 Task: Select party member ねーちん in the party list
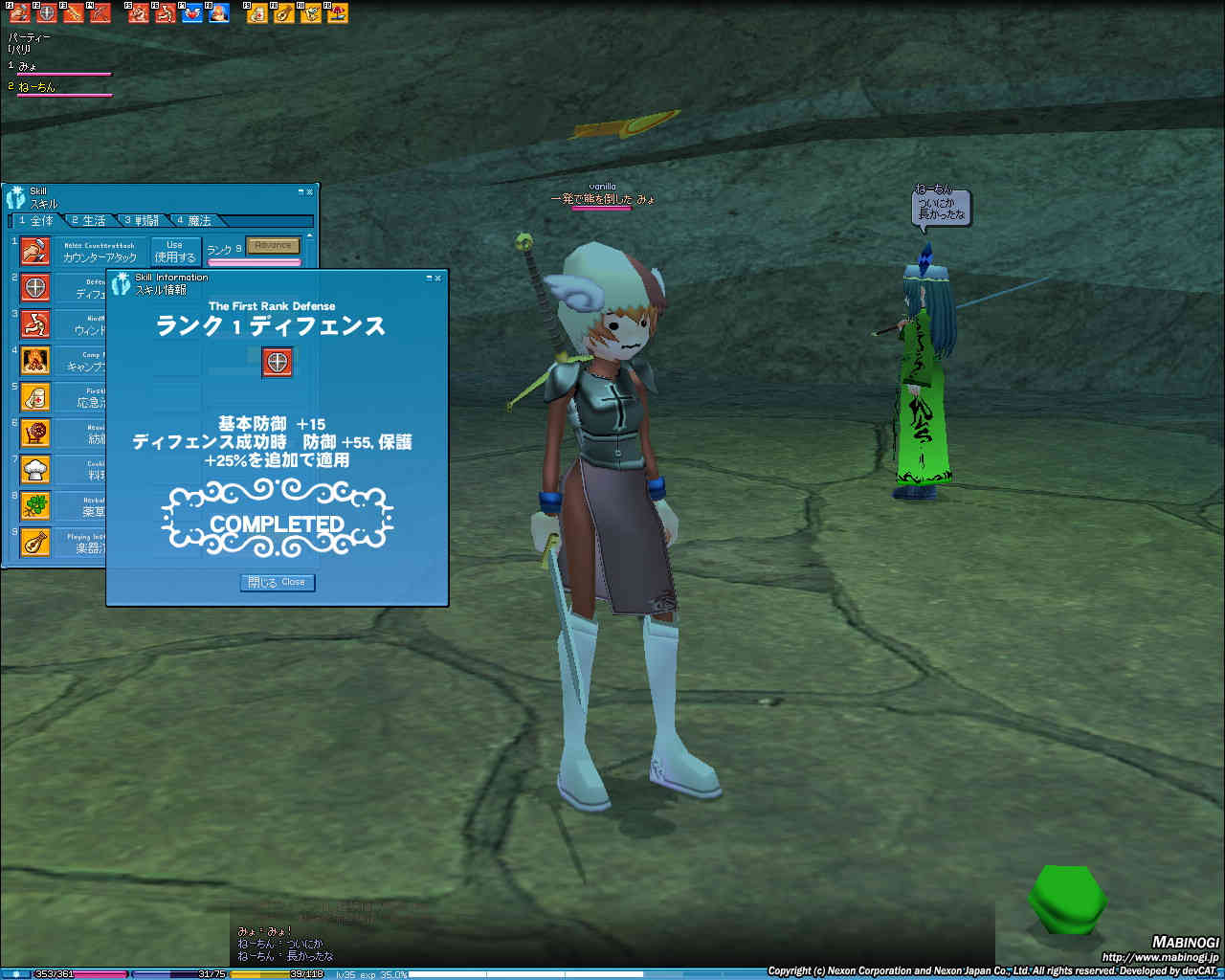coord(37,87)
